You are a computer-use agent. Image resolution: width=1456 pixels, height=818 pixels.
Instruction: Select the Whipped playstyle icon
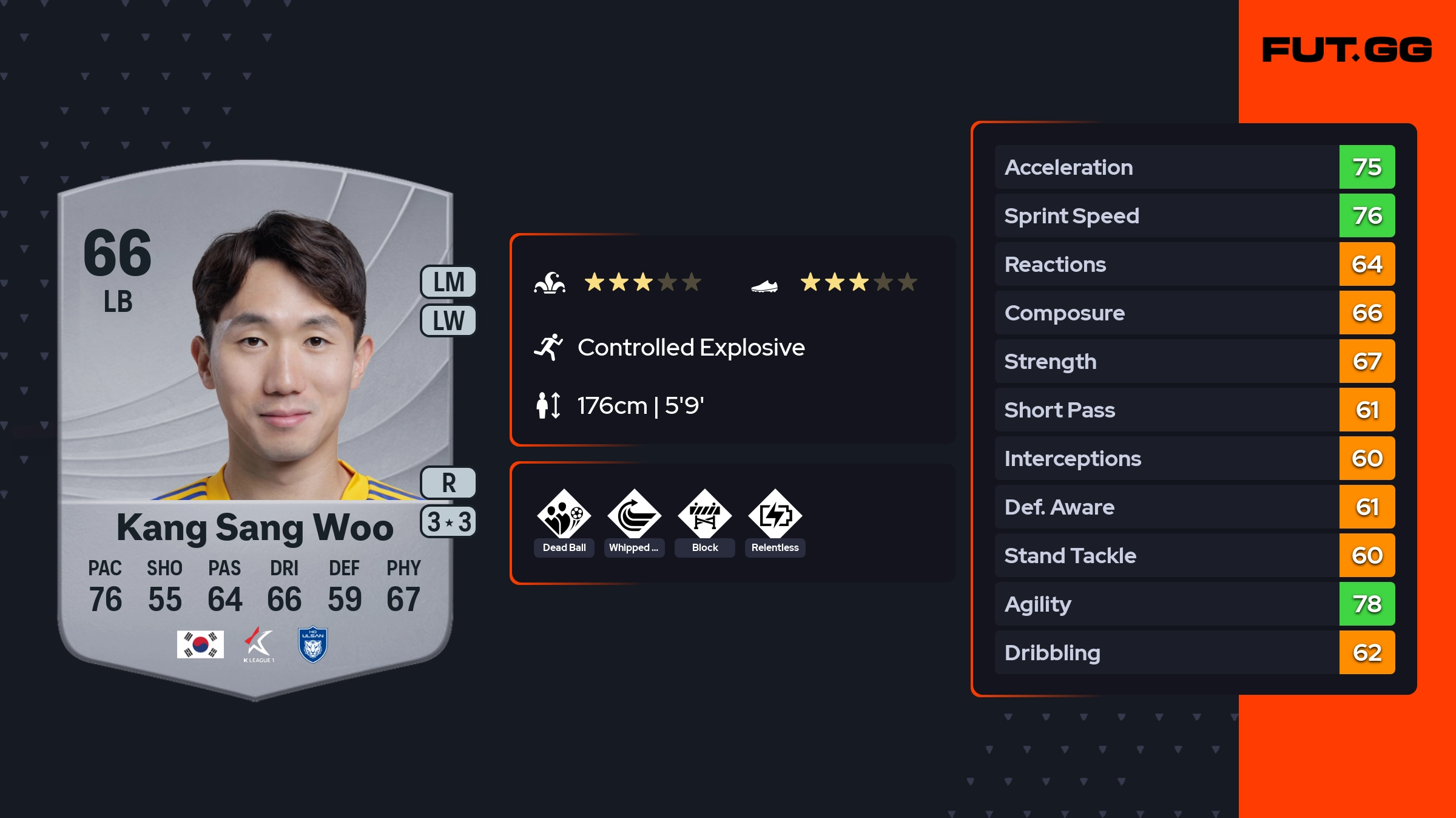[635, 516]
